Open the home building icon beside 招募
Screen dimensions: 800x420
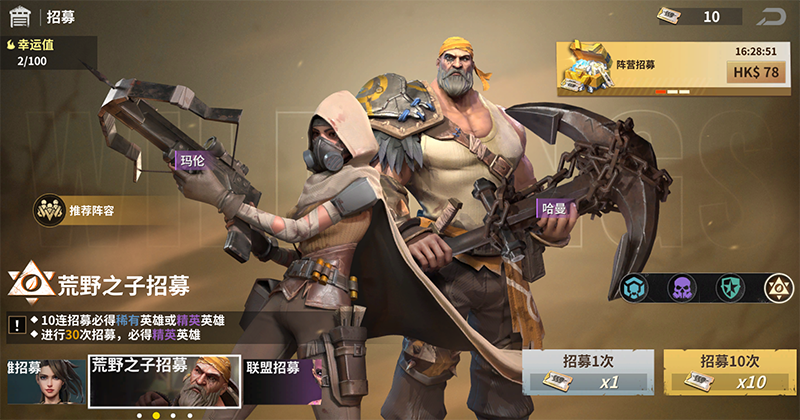point(19,17)
